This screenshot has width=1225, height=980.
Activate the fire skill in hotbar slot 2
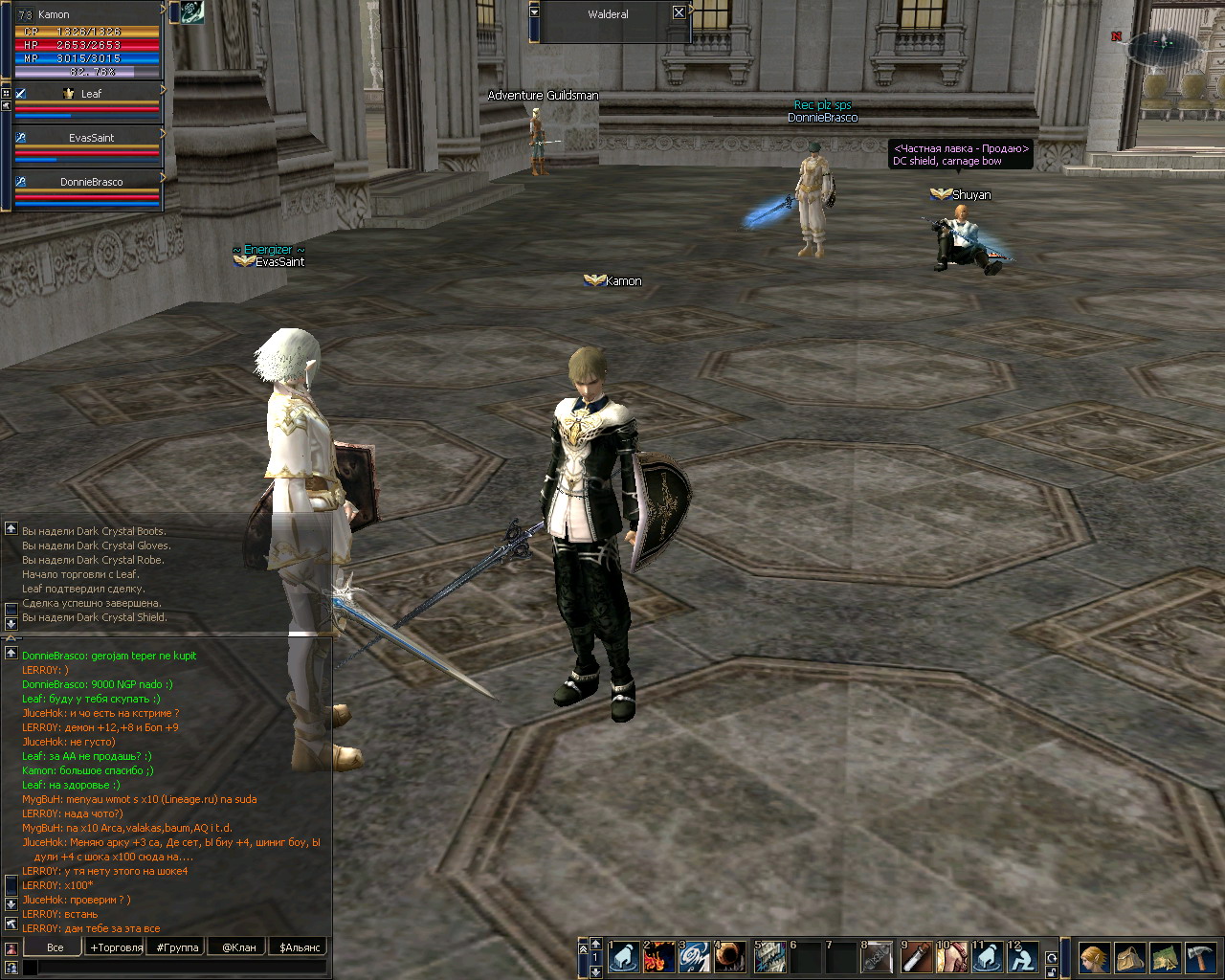(658, 957)
